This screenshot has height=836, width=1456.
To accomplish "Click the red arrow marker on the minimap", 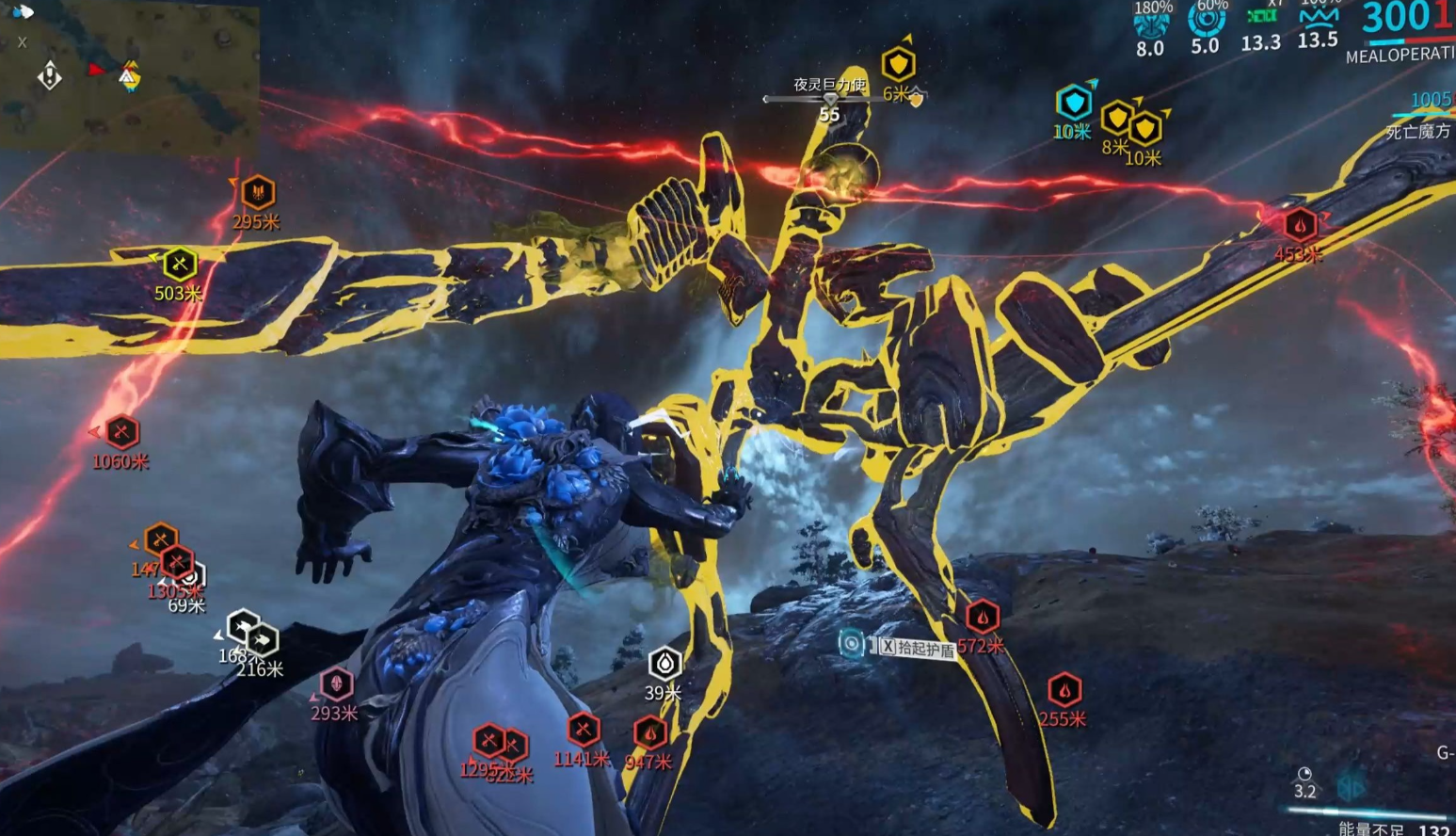I will coord(96,70).
